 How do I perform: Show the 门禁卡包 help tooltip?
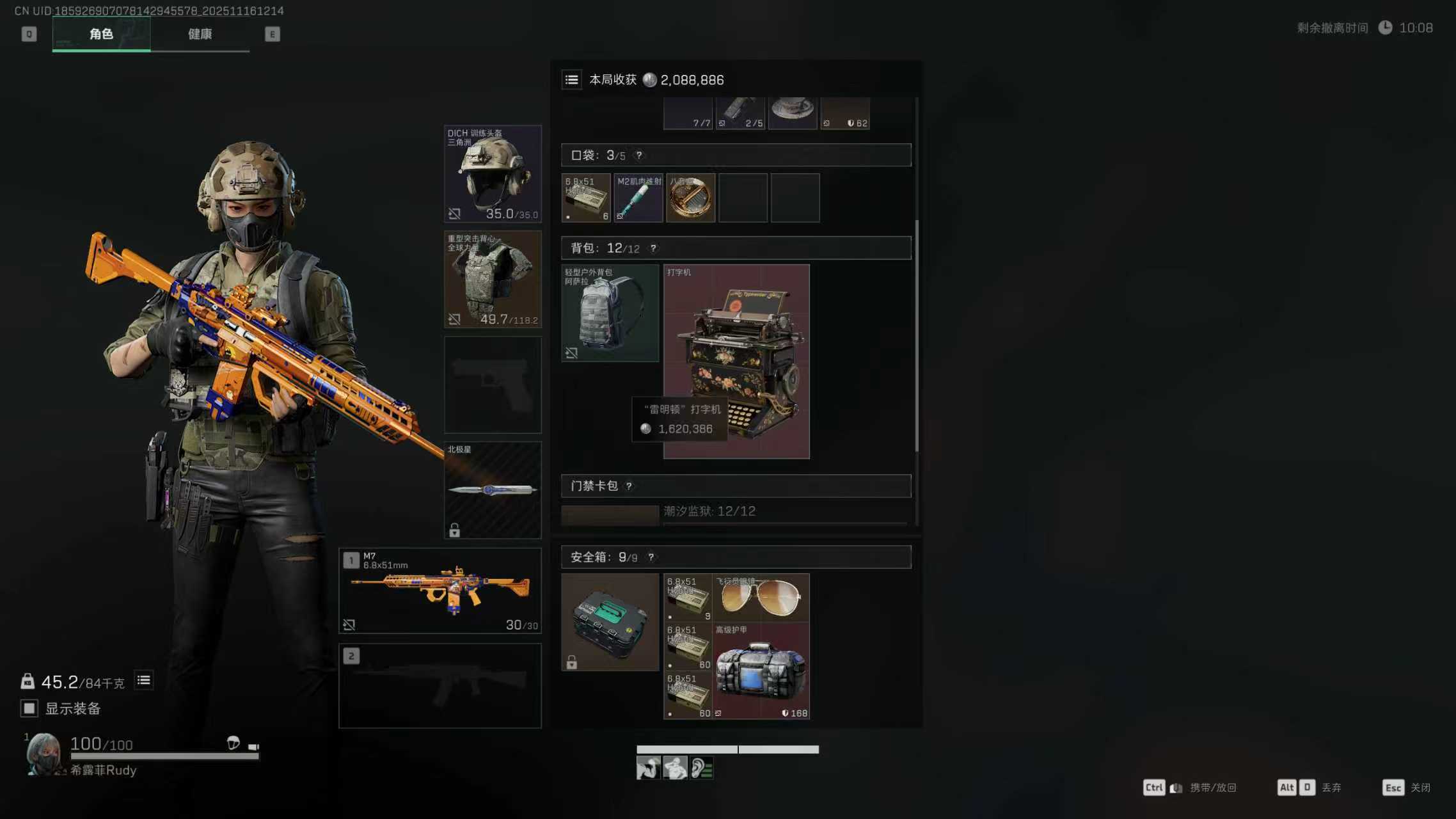tap(629, 486)
